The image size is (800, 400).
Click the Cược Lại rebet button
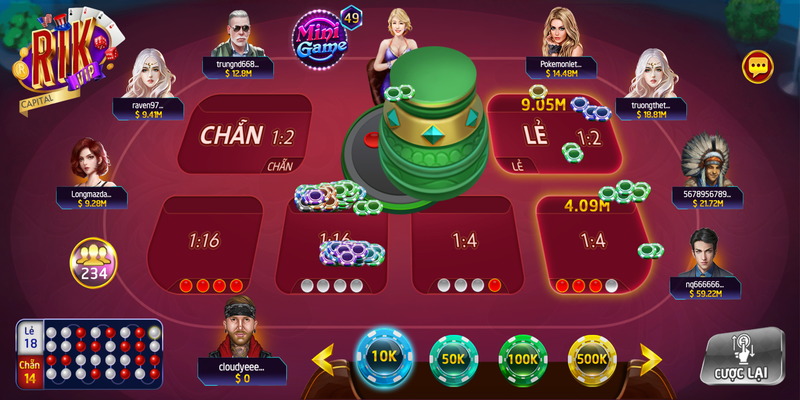pos(742,357)
